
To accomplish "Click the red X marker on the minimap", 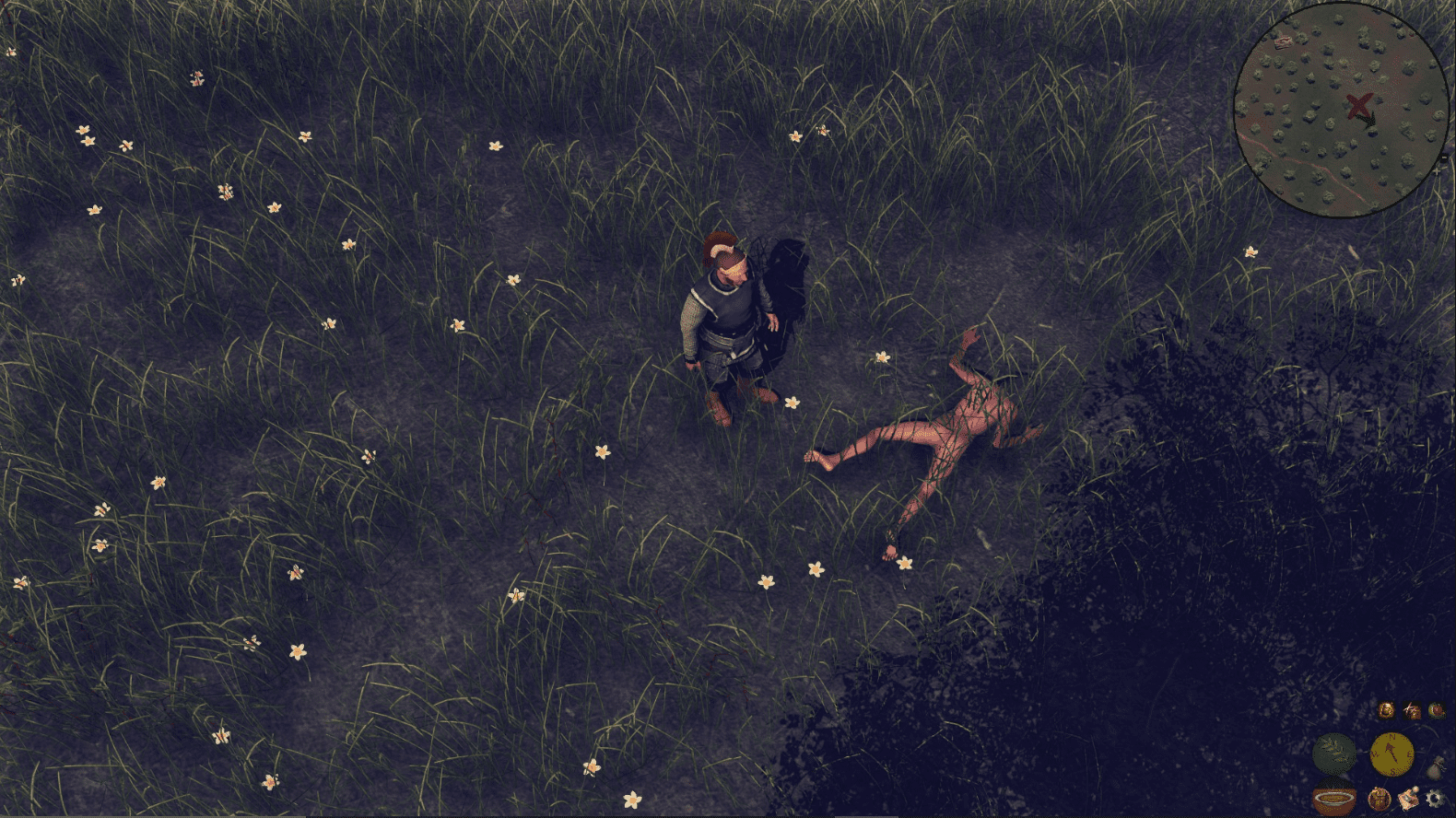I will pyautogui.click(x=1359, y=104).
